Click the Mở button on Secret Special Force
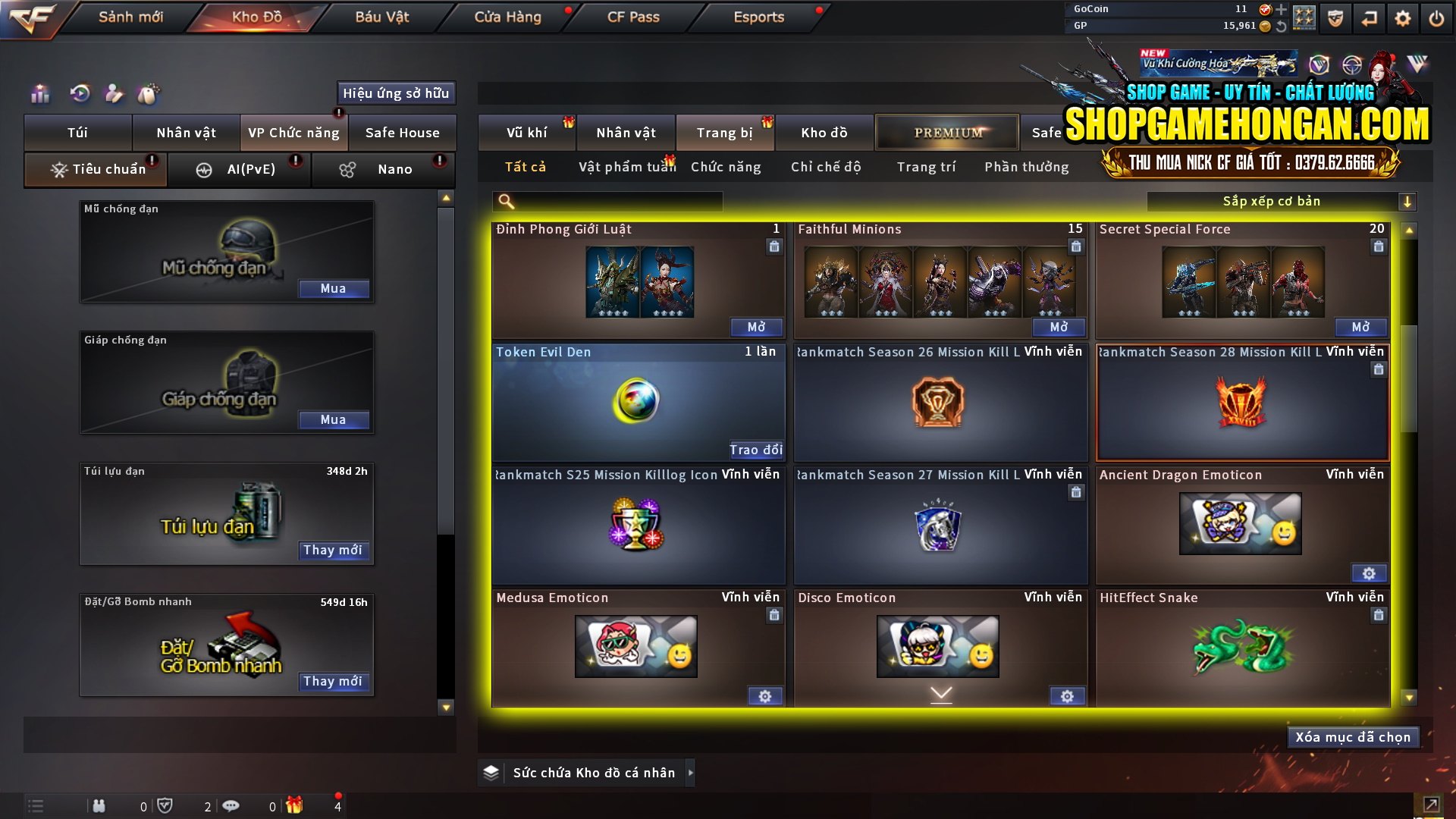 (x=1360, y=327)
